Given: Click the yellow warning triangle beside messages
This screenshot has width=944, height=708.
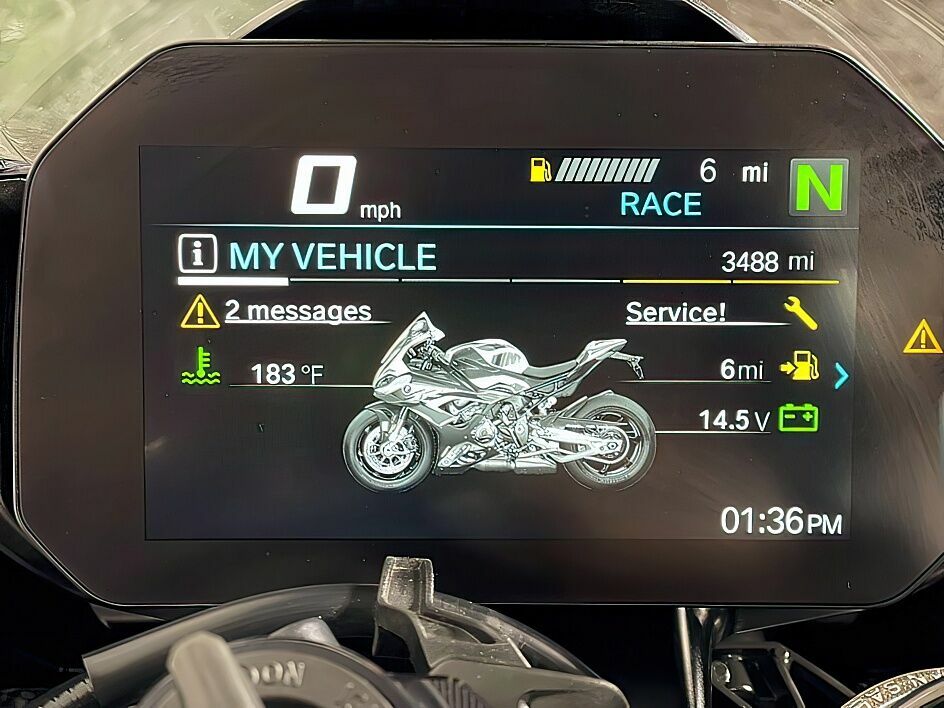Looking at the screenshot, I should [x=200, y=313].
